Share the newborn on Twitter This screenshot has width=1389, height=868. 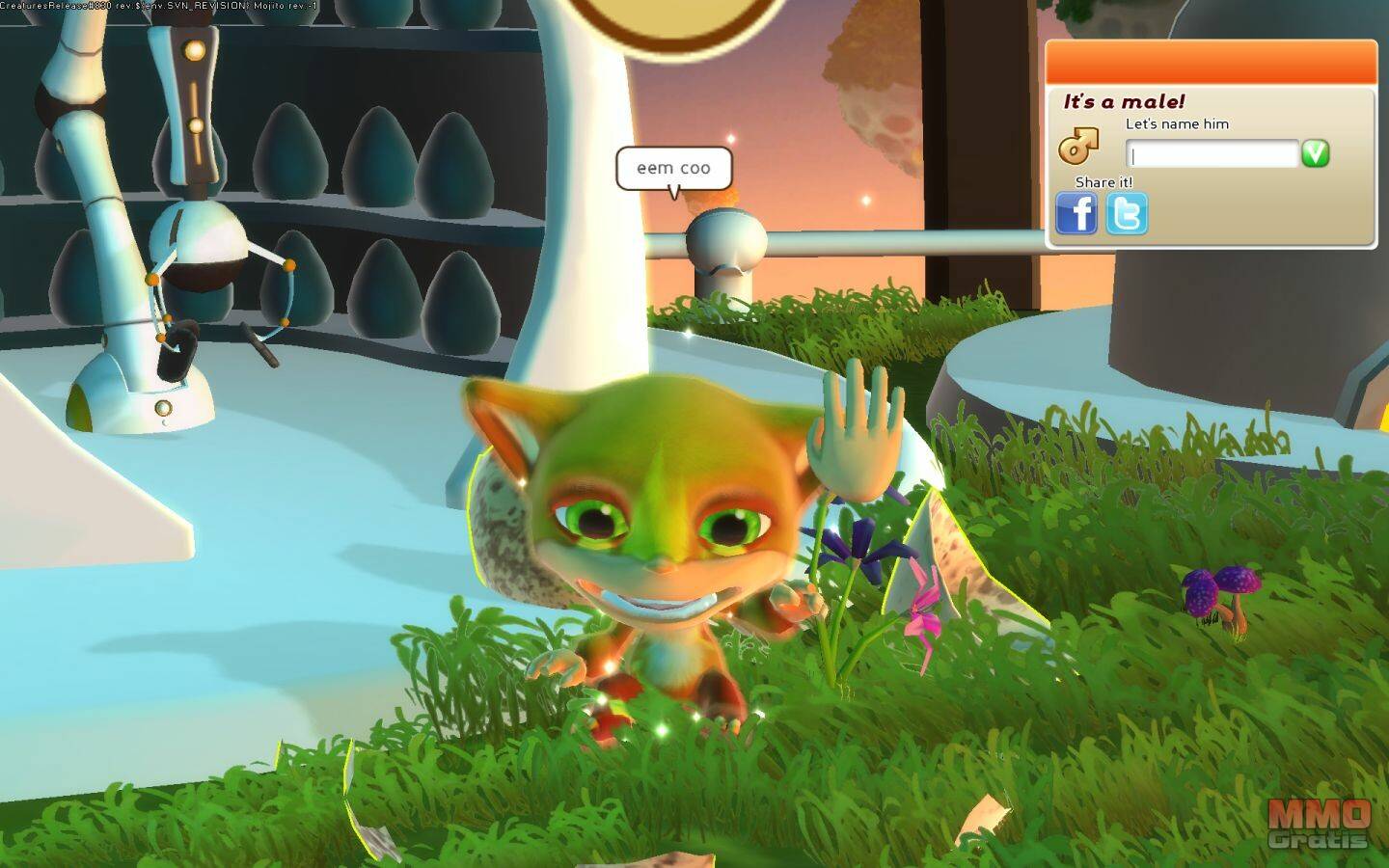(x=1127, y=214)
